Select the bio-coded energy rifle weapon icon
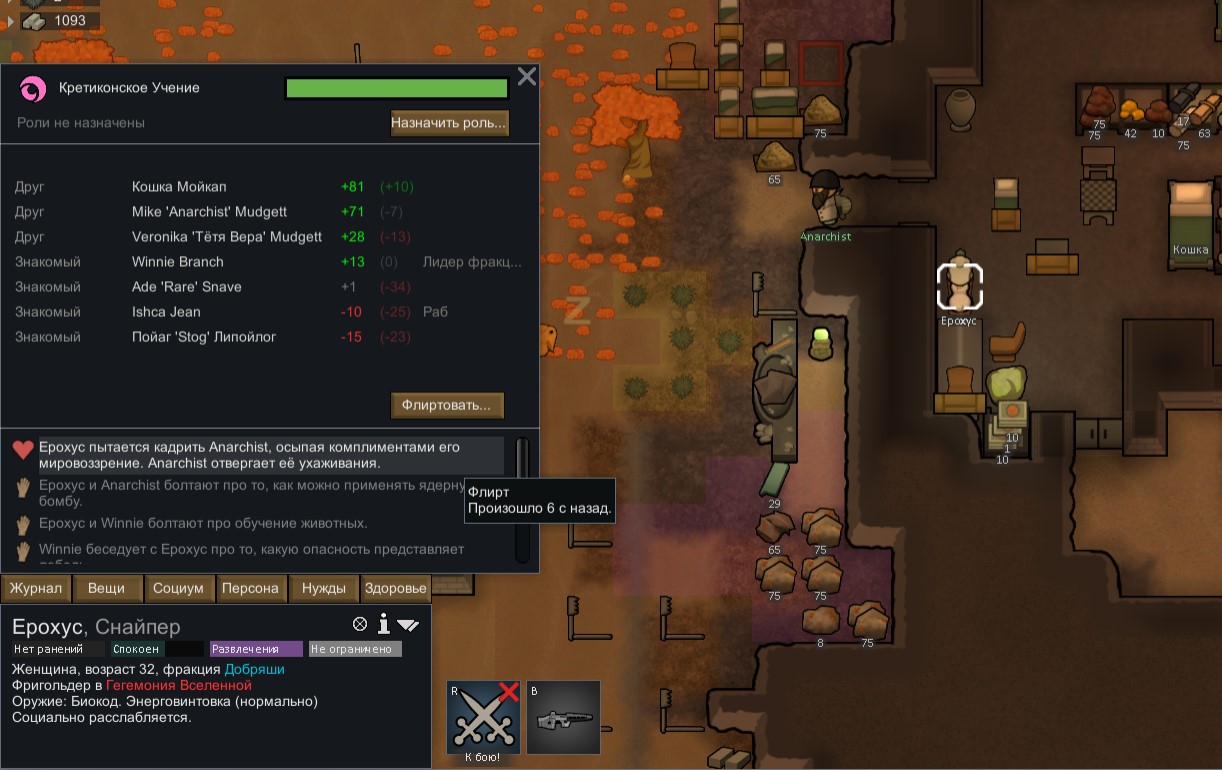The height and width of the screenshot is (770, 1222). [x=563, y=717]
